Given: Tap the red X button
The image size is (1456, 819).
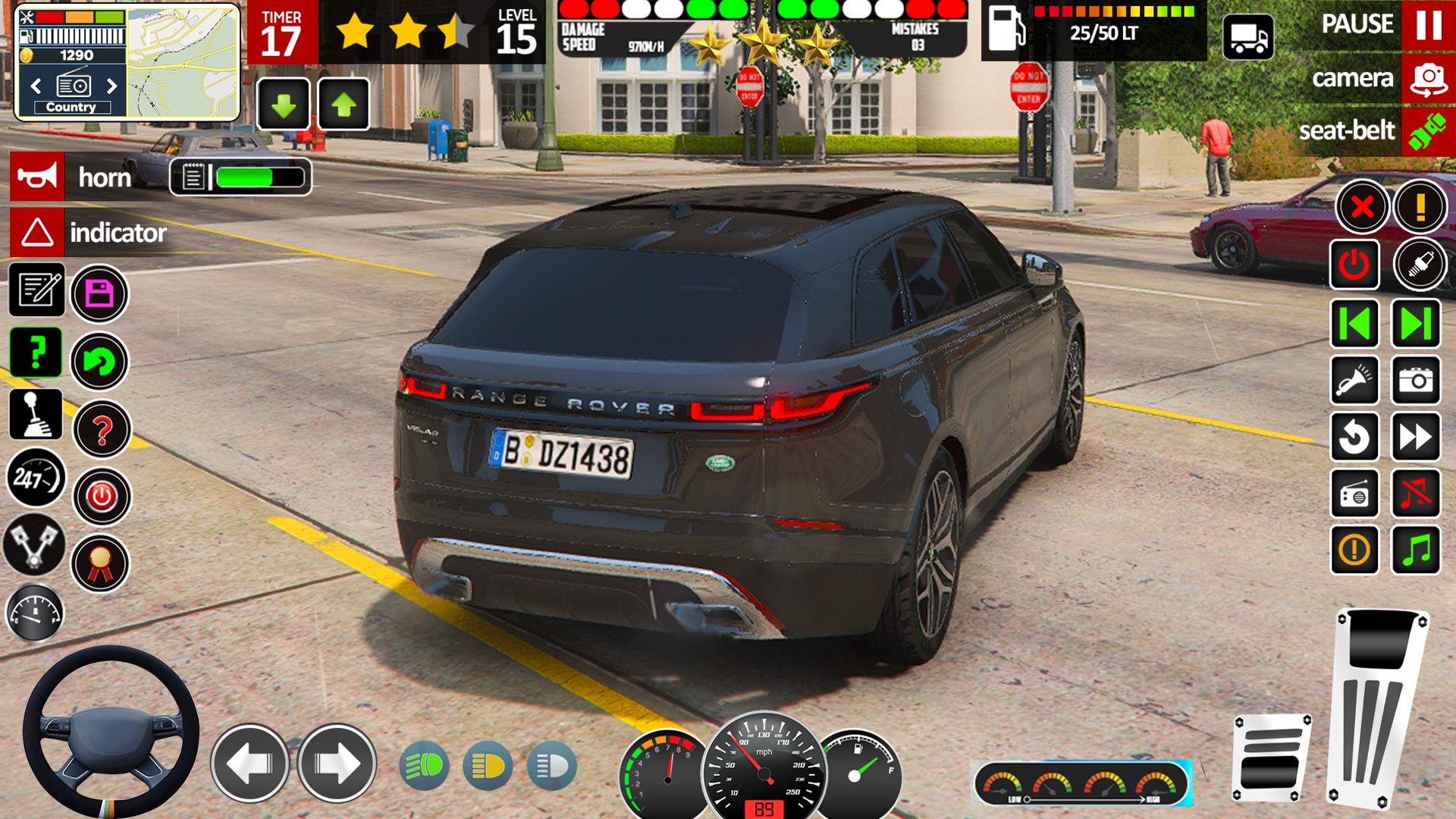Looking at the screenshot, I should [1362, 206].
